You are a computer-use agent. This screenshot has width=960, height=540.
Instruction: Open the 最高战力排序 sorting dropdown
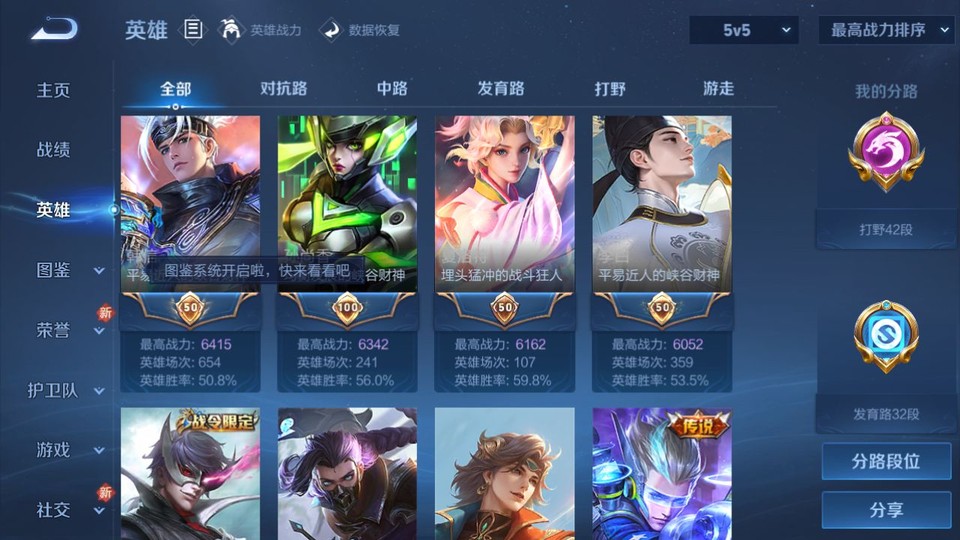(x=886, y=30)
